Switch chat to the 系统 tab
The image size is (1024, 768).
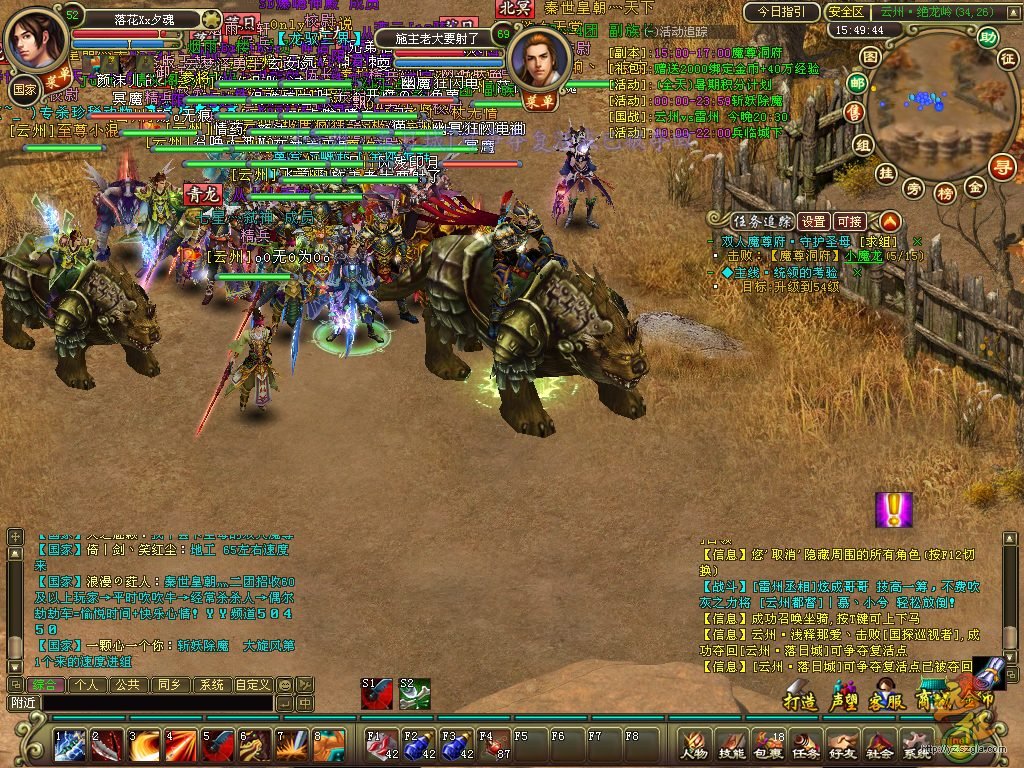click(x=211, y=685)
